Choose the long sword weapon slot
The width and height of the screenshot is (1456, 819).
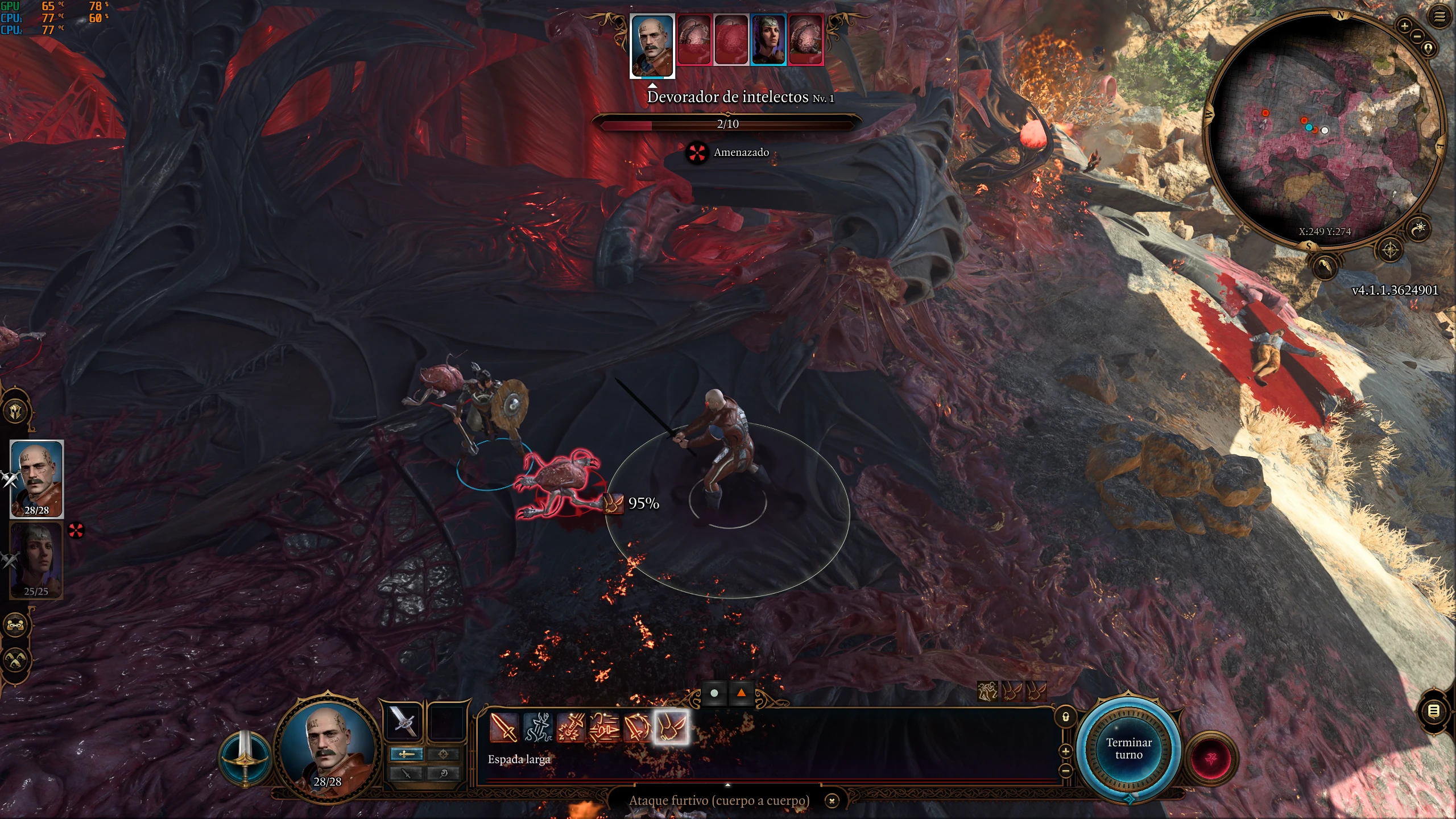(403, 722)
